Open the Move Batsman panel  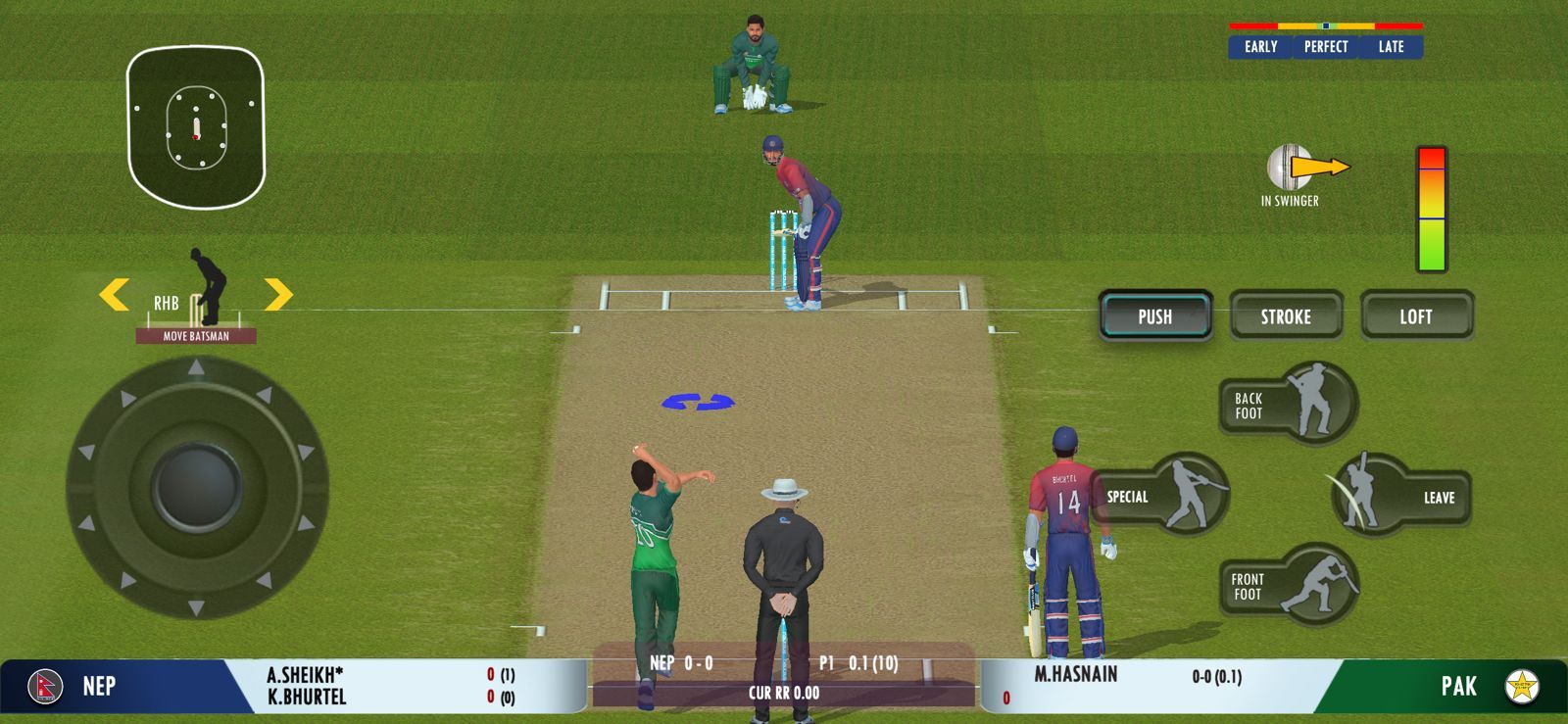(x=196, y=334)
